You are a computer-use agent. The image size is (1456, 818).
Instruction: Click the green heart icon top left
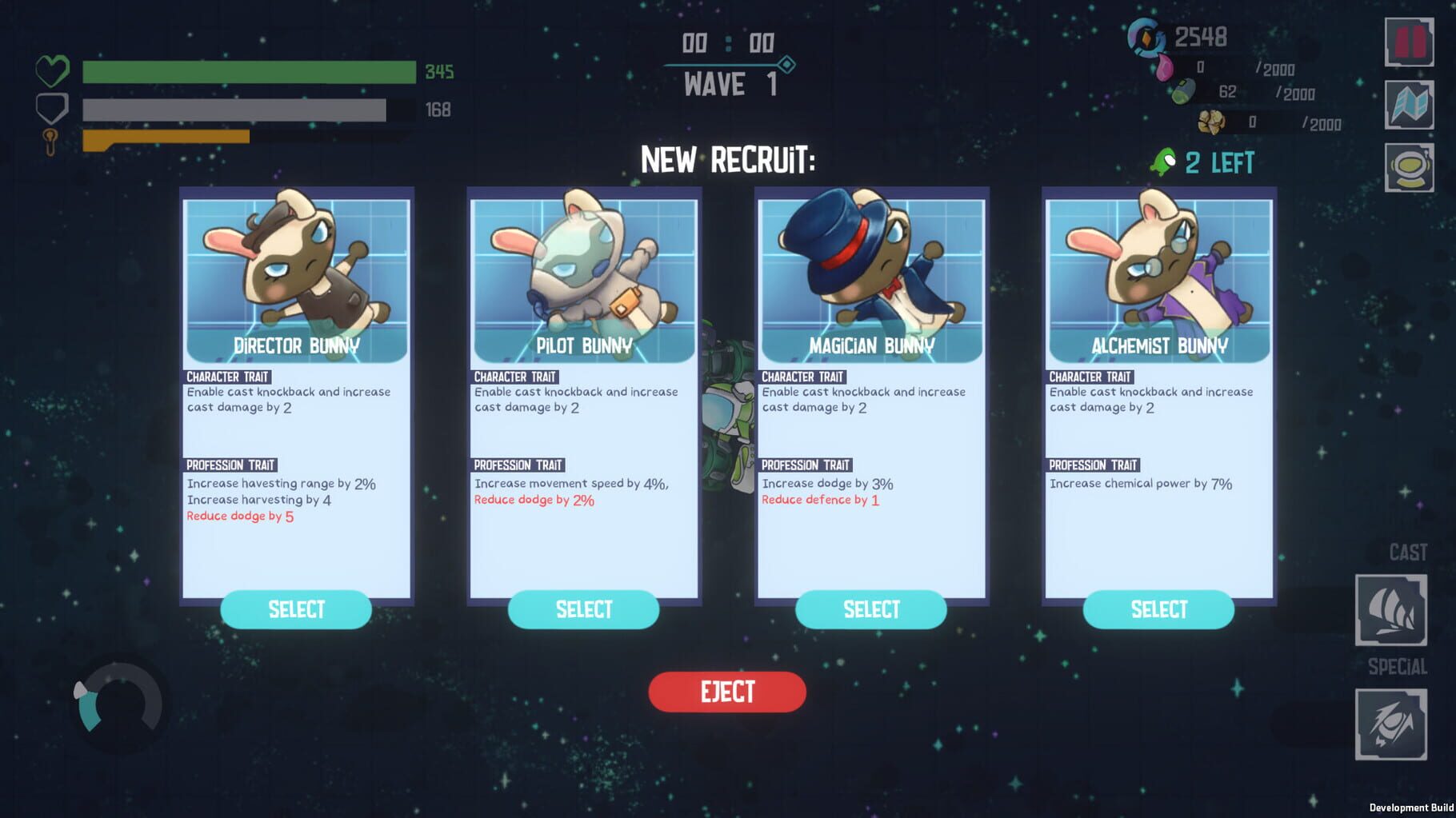click(53, 71)
